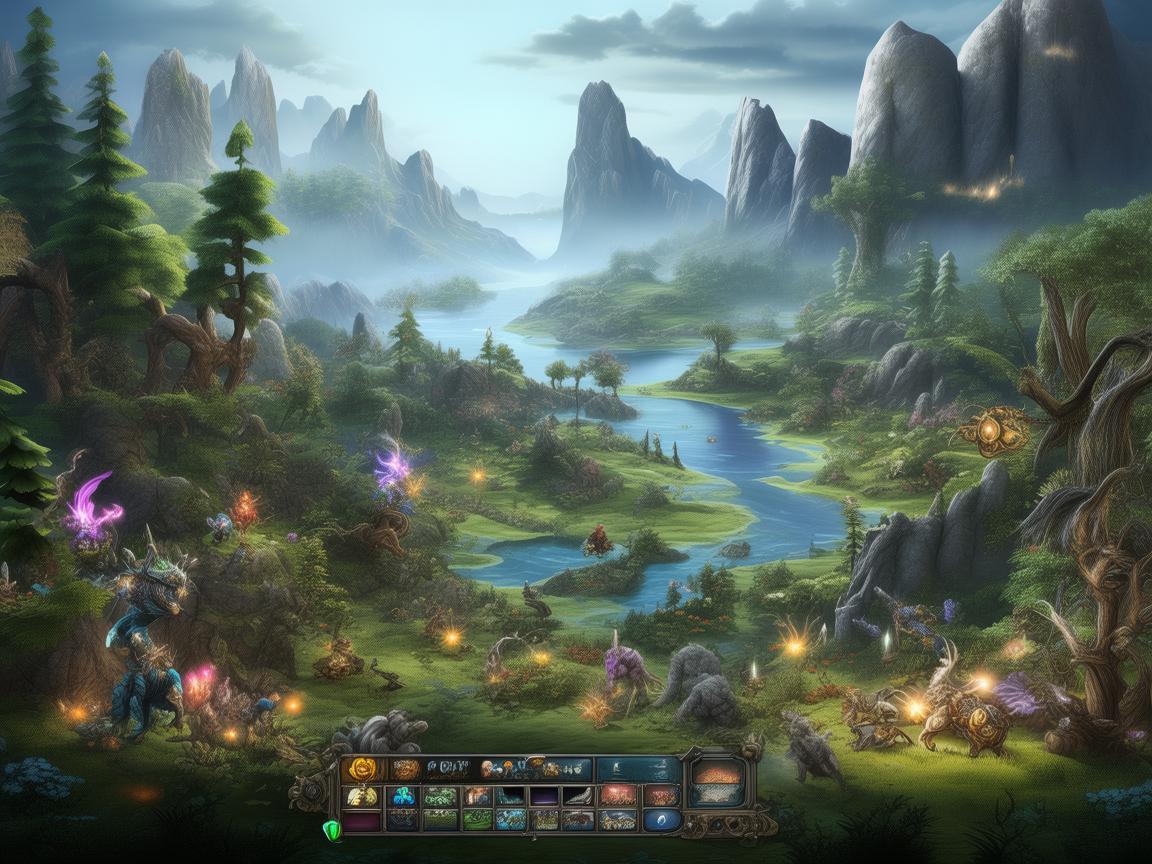Select the dark magenta slot beside the gem
Screen dimensions: 1152x864
362,821
